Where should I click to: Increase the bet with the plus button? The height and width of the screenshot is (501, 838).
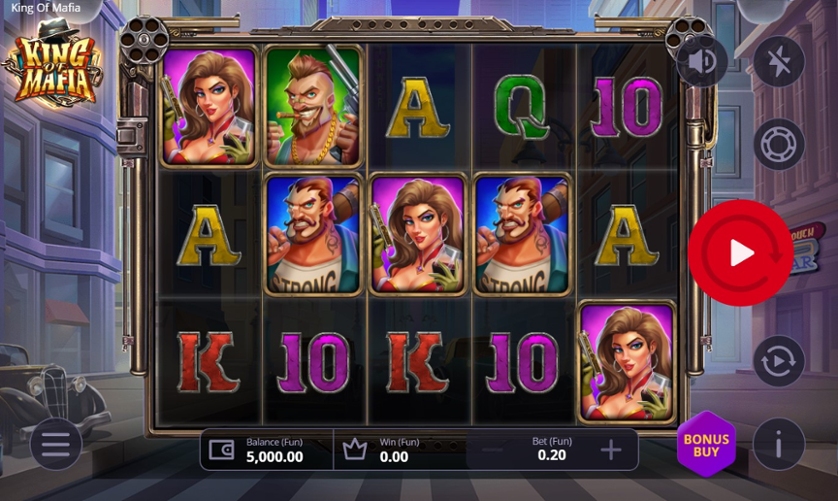tap(611, 450)
